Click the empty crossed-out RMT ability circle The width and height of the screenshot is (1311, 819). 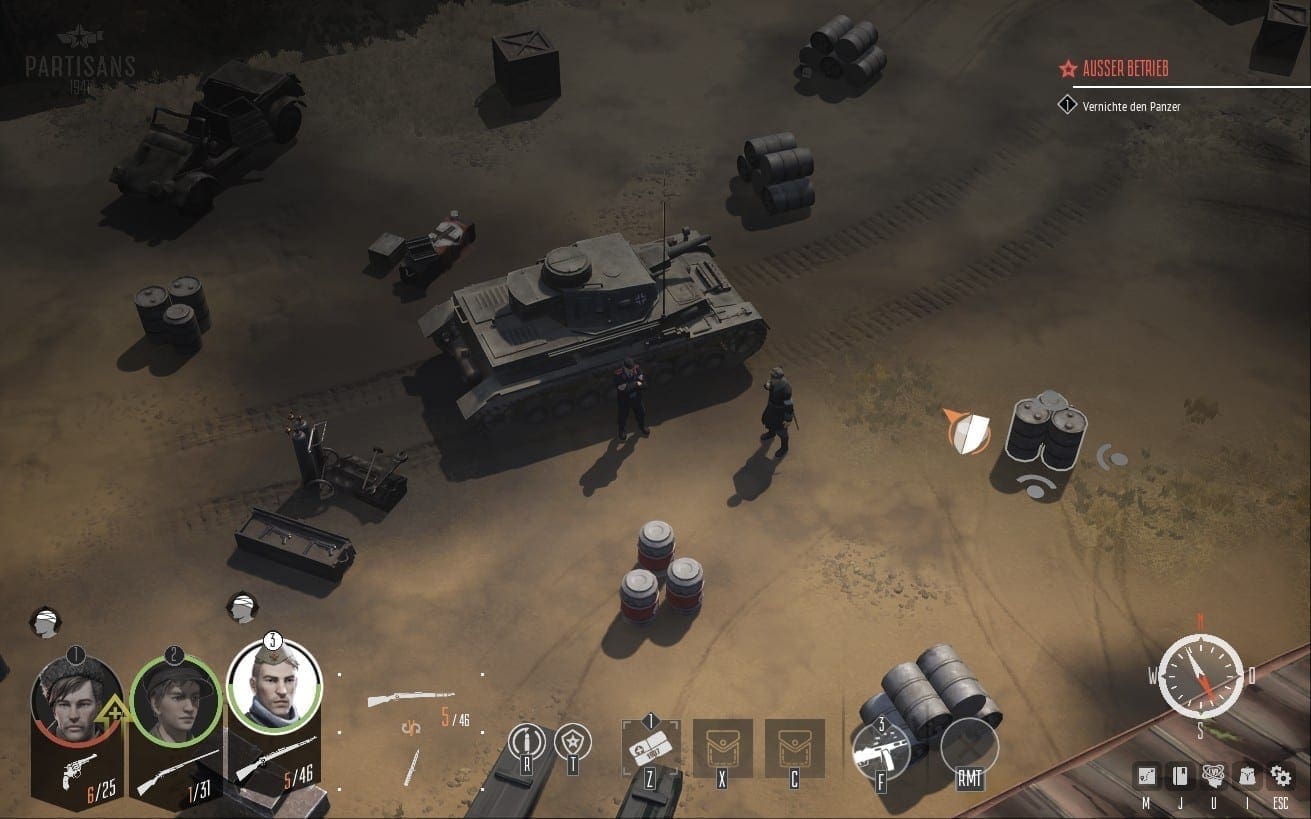[969, 747]
